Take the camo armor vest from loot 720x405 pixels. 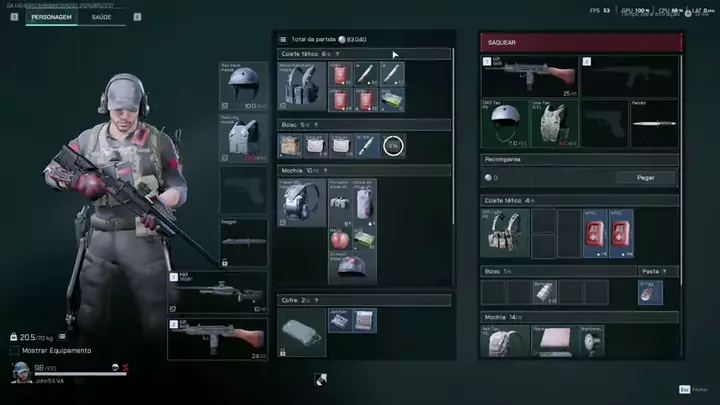coord(555,122)
